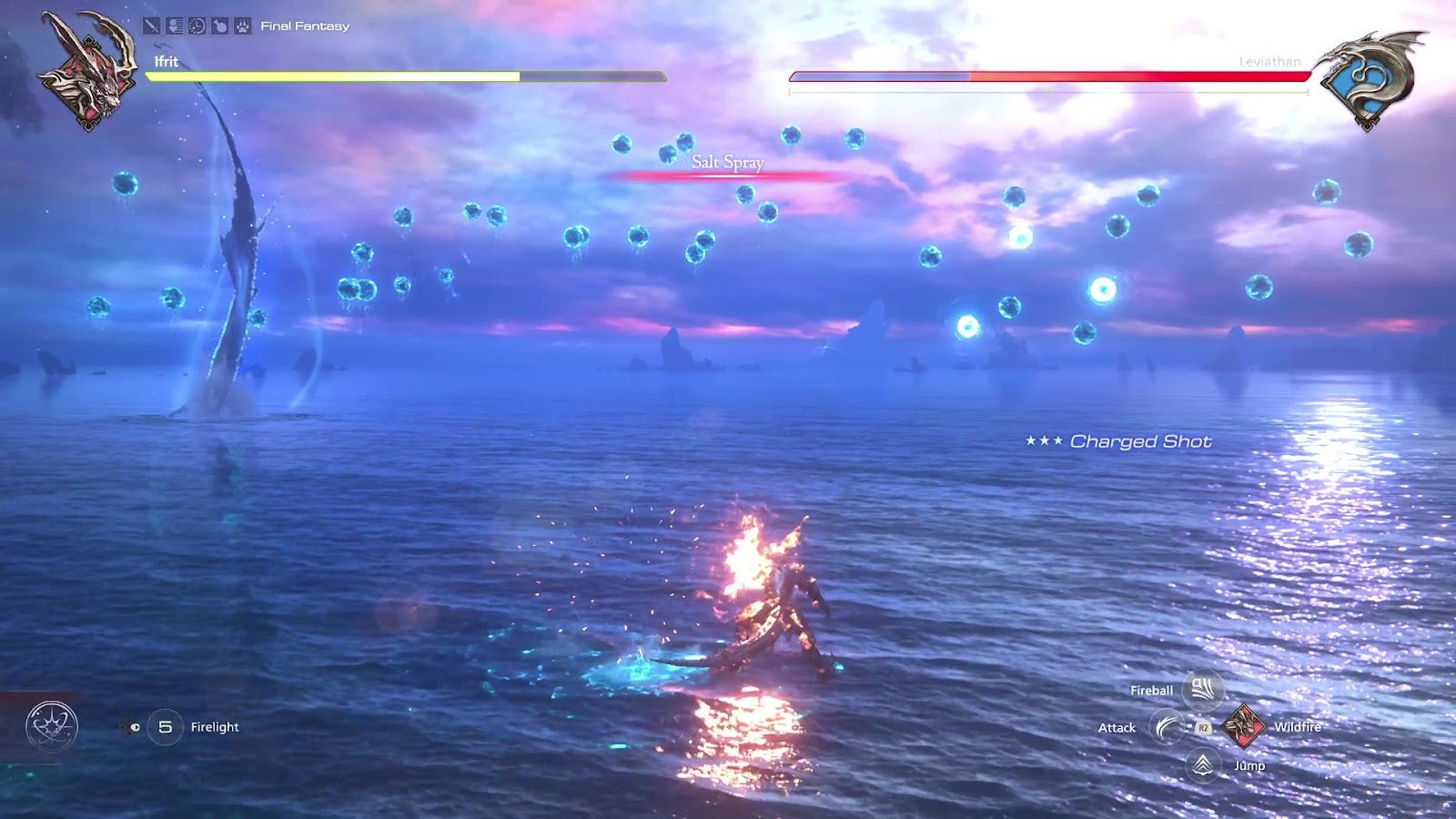Select the Attack command icon

pos(1169,727)
